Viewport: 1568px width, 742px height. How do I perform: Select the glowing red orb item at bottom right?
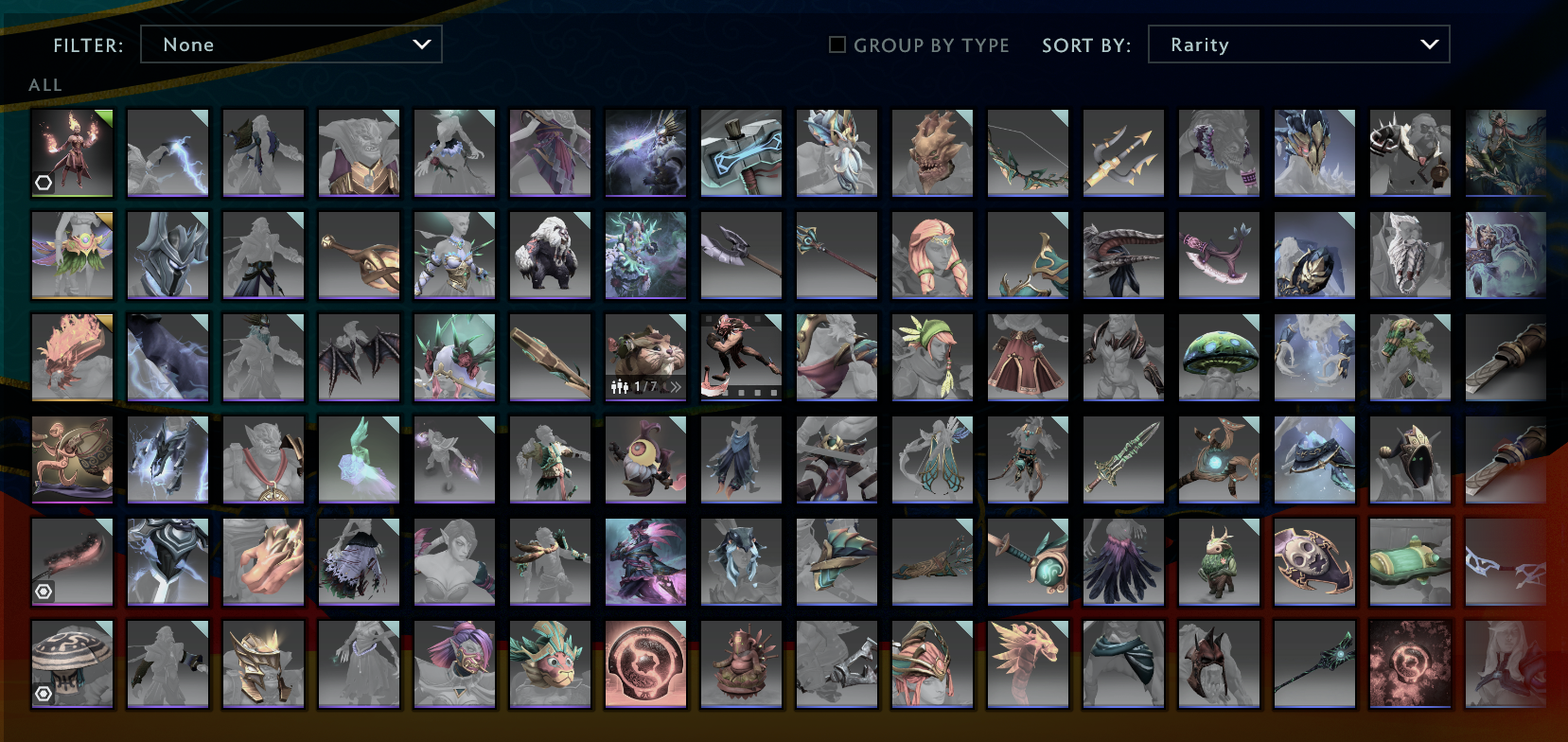(1410, 662)
